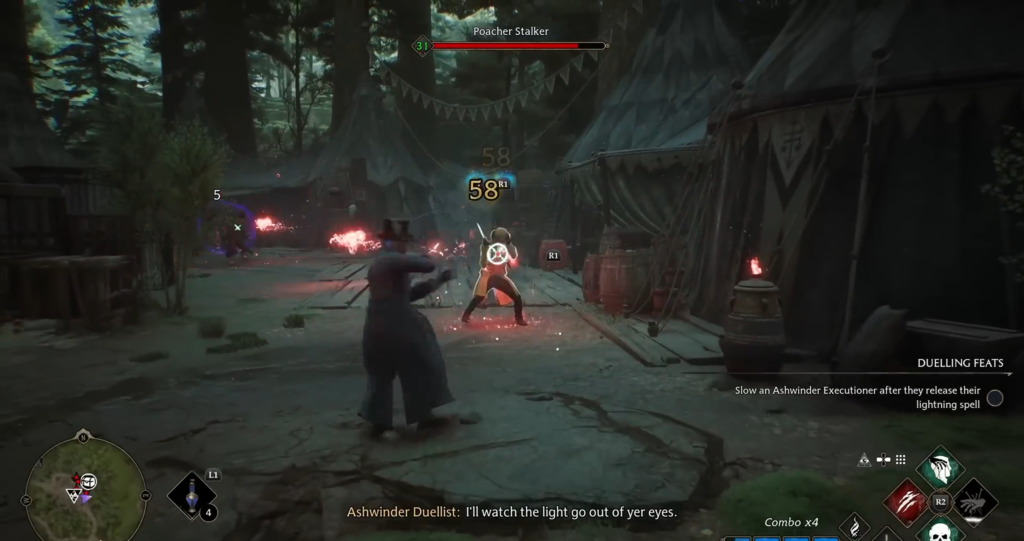1024x541 pixels.
Task: Cast the green face-and-hand spell
Action: click(x=940, y=468)
